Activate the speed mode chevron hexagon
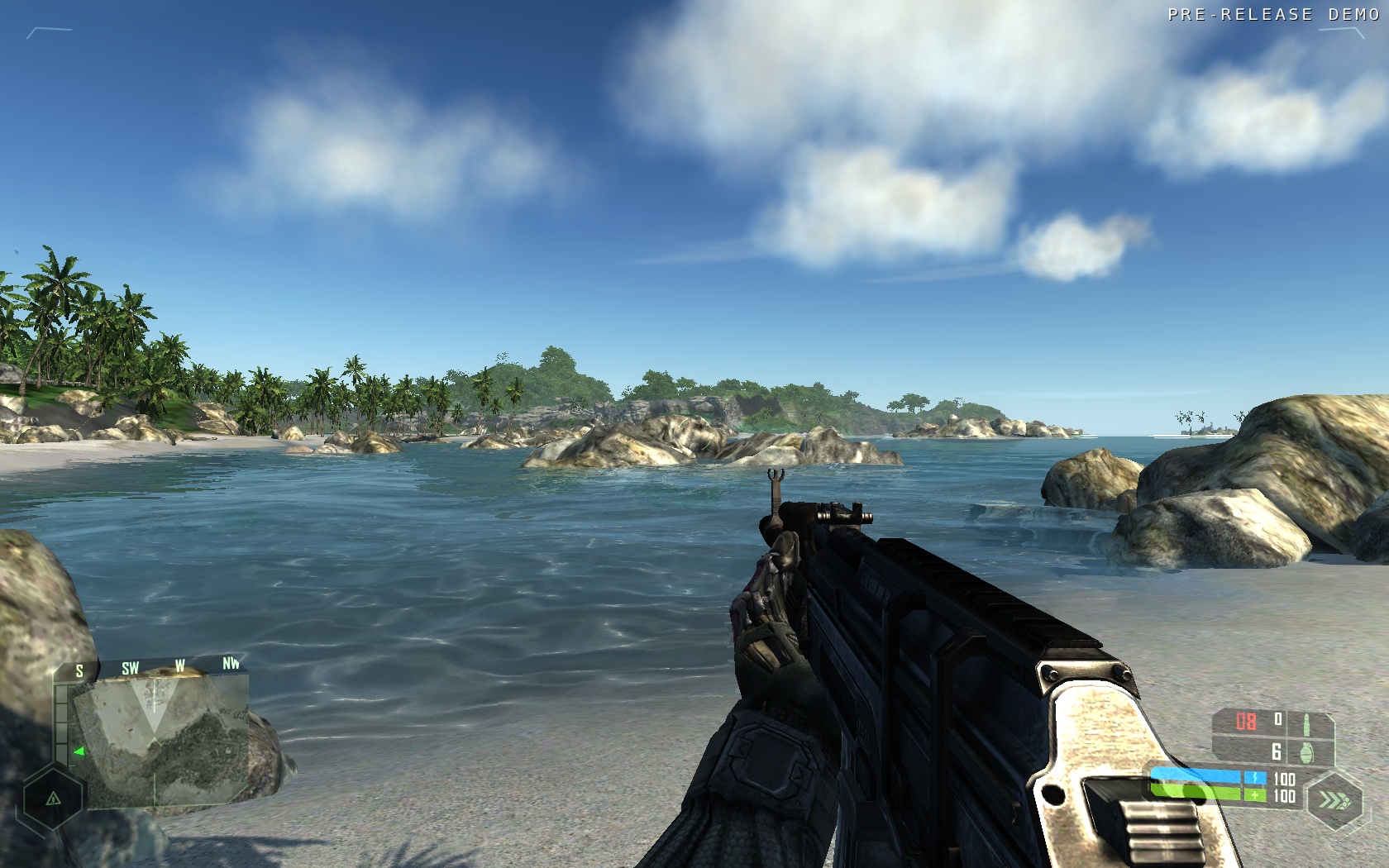 coord(1333,799)
